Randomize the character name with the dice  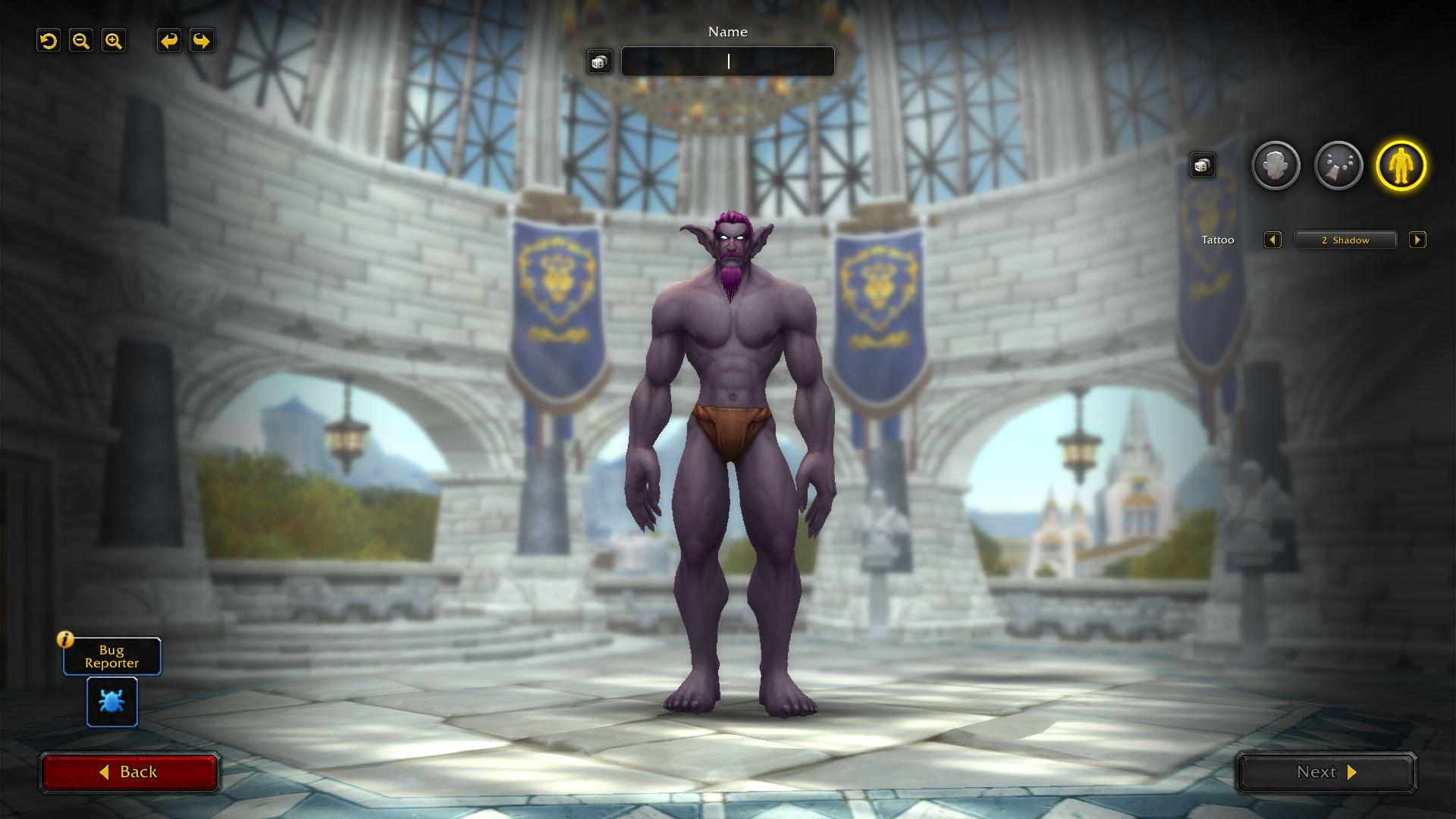(599, 62)
